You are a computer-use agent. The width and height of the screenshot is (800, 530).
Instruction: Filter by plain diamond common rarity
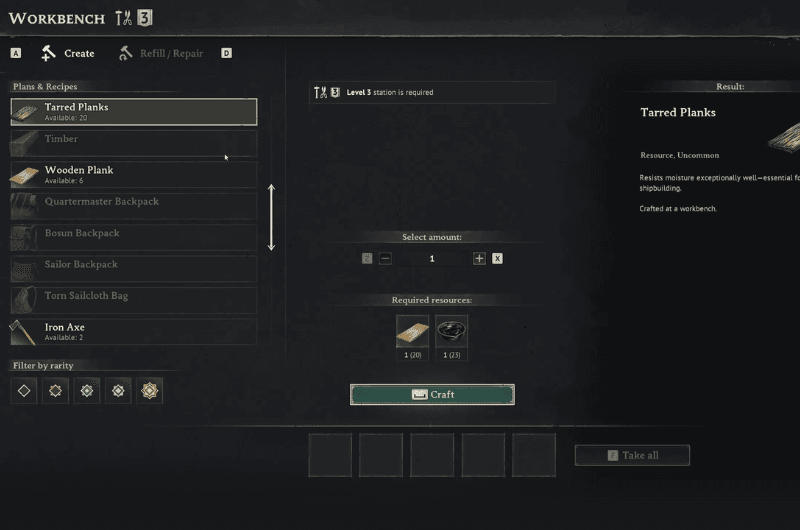point(24,391)
